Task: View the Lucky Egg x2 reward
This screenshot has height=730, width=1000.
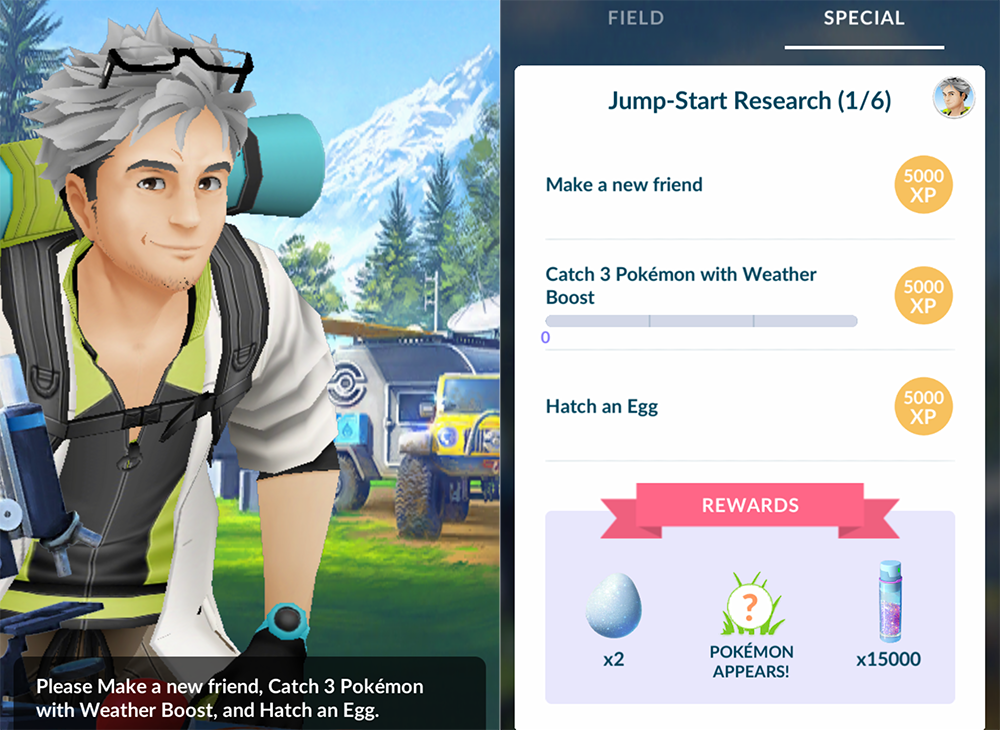Action: coord(612,613)
